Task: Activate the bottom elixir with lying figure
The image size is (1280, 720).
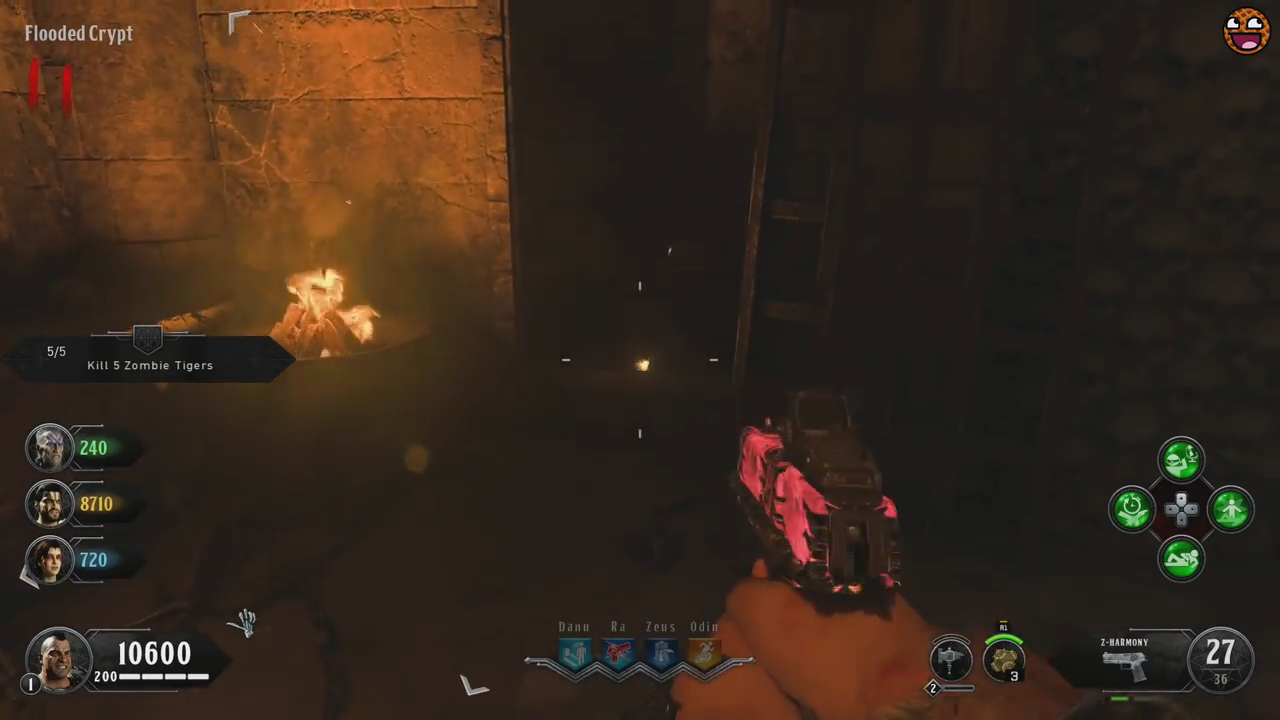Action: (1181, 558)
